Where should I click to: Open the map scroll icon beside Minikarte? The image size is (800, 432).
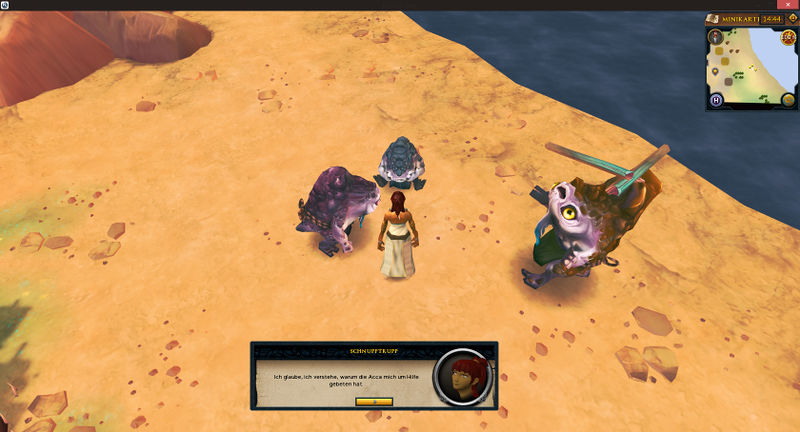coord(713,18)
